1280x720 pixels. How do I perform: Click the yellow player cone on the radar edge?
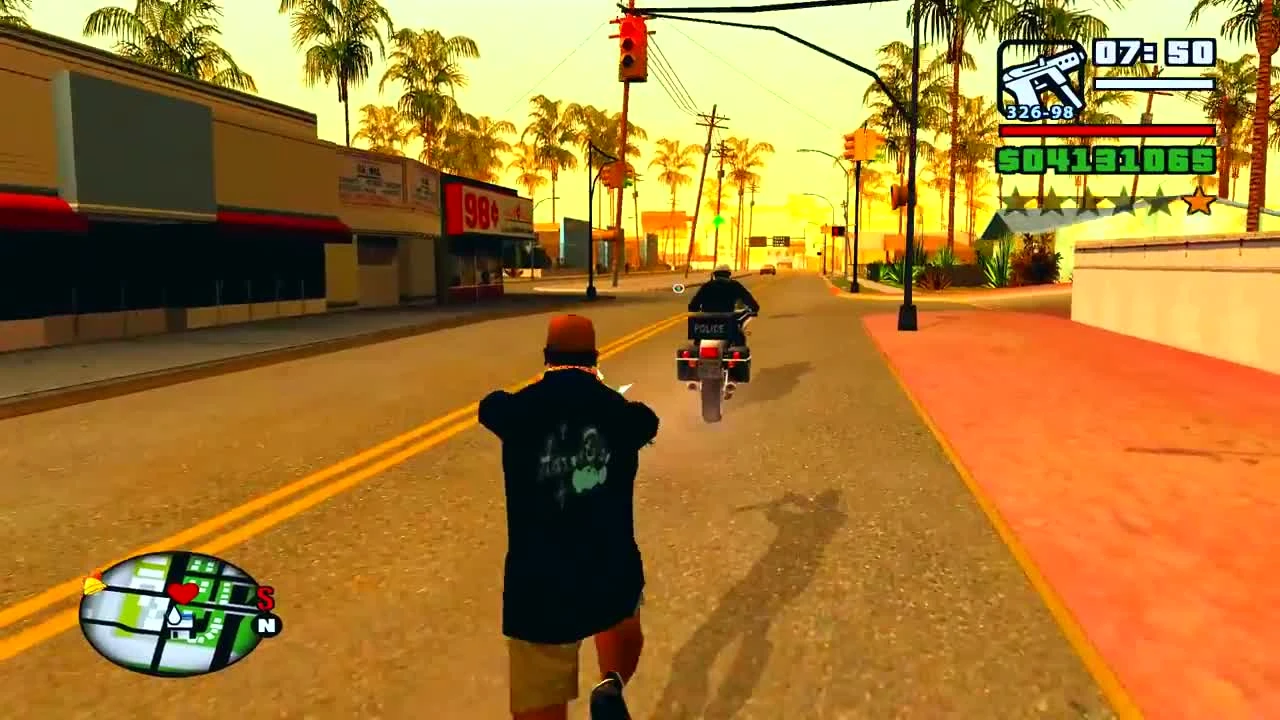click(x=92, y=585)
